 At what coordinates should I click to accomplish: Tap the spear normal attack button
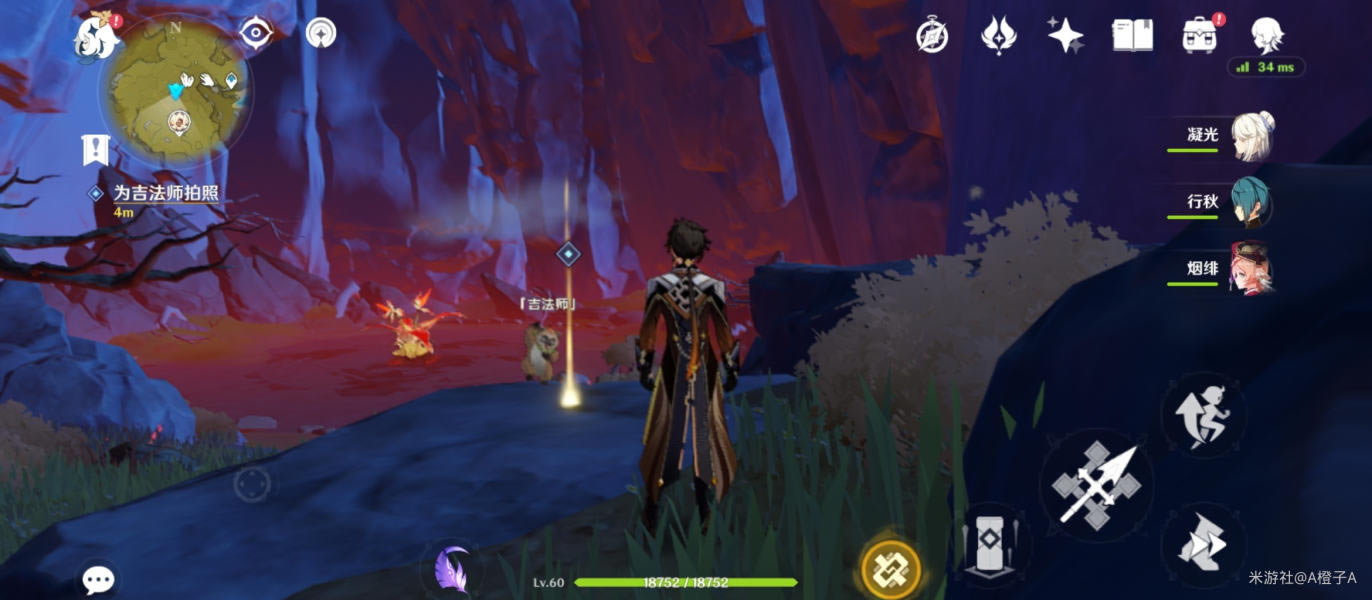coord(1097,485)
